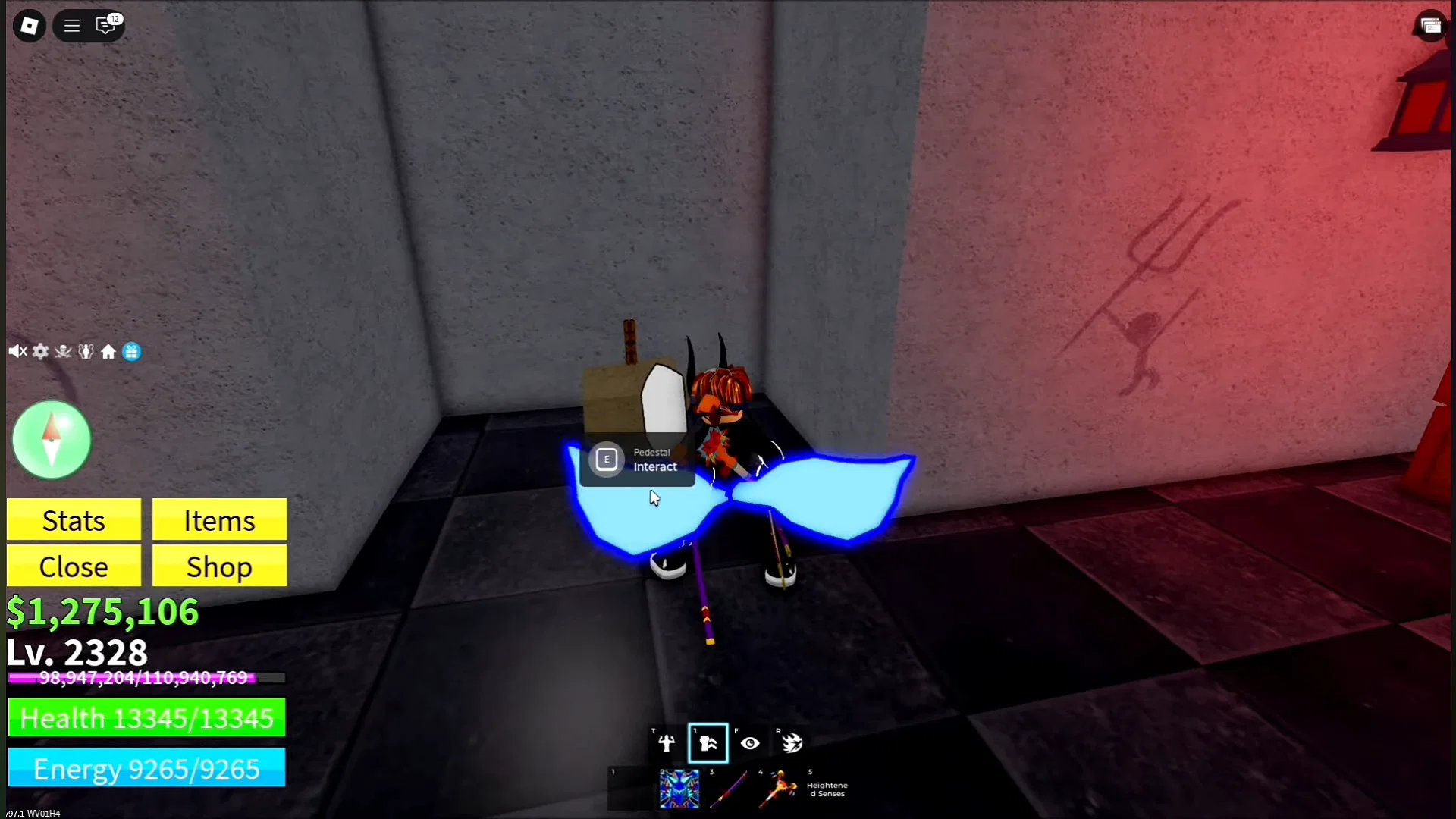This screenshot has width=1456, height=819.
Task: Mute game audio via speaker icon
Action: click(17, 351)
